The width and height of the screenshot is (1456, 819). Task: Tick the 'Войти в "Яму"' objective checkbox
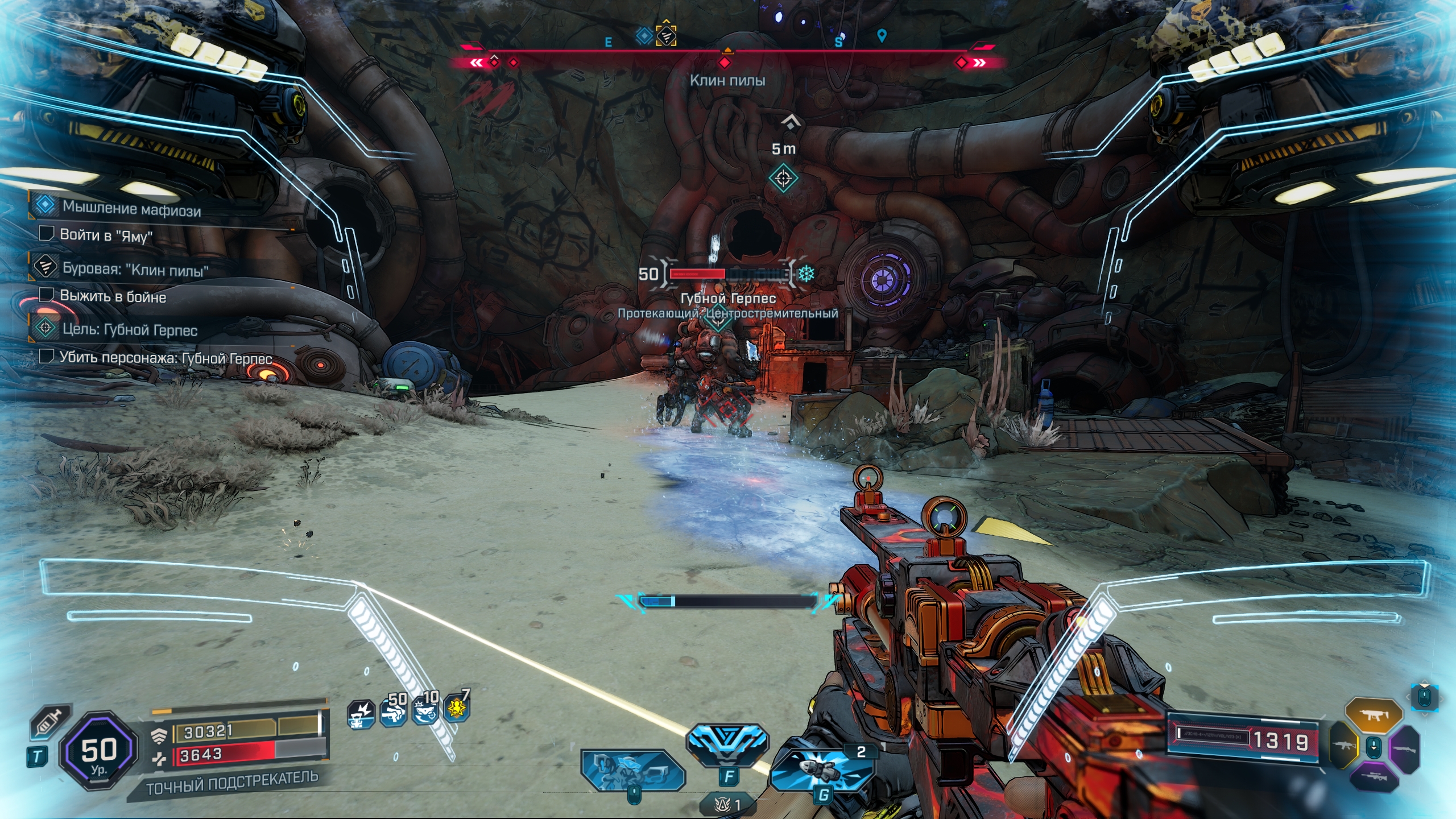(x=46, y=233)
